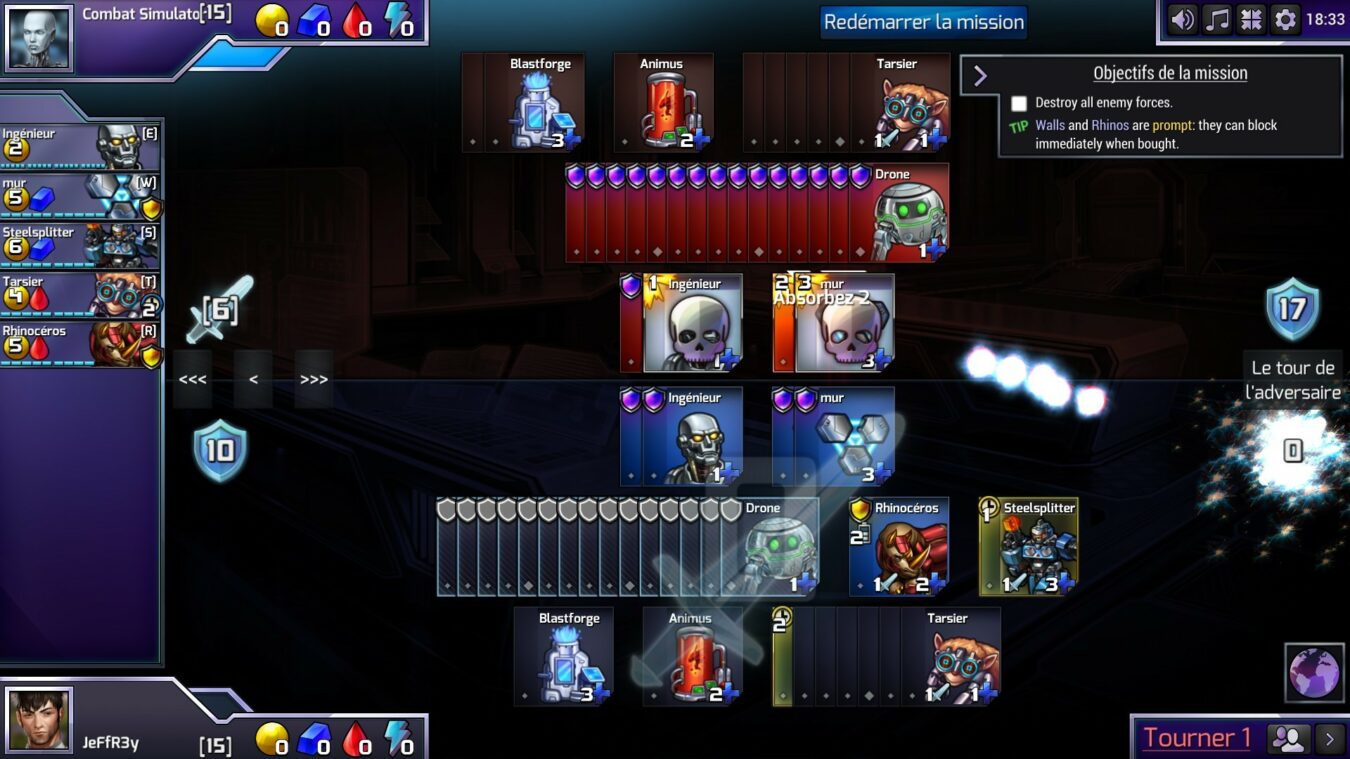Click the globe icon button

coord(1314,672)
